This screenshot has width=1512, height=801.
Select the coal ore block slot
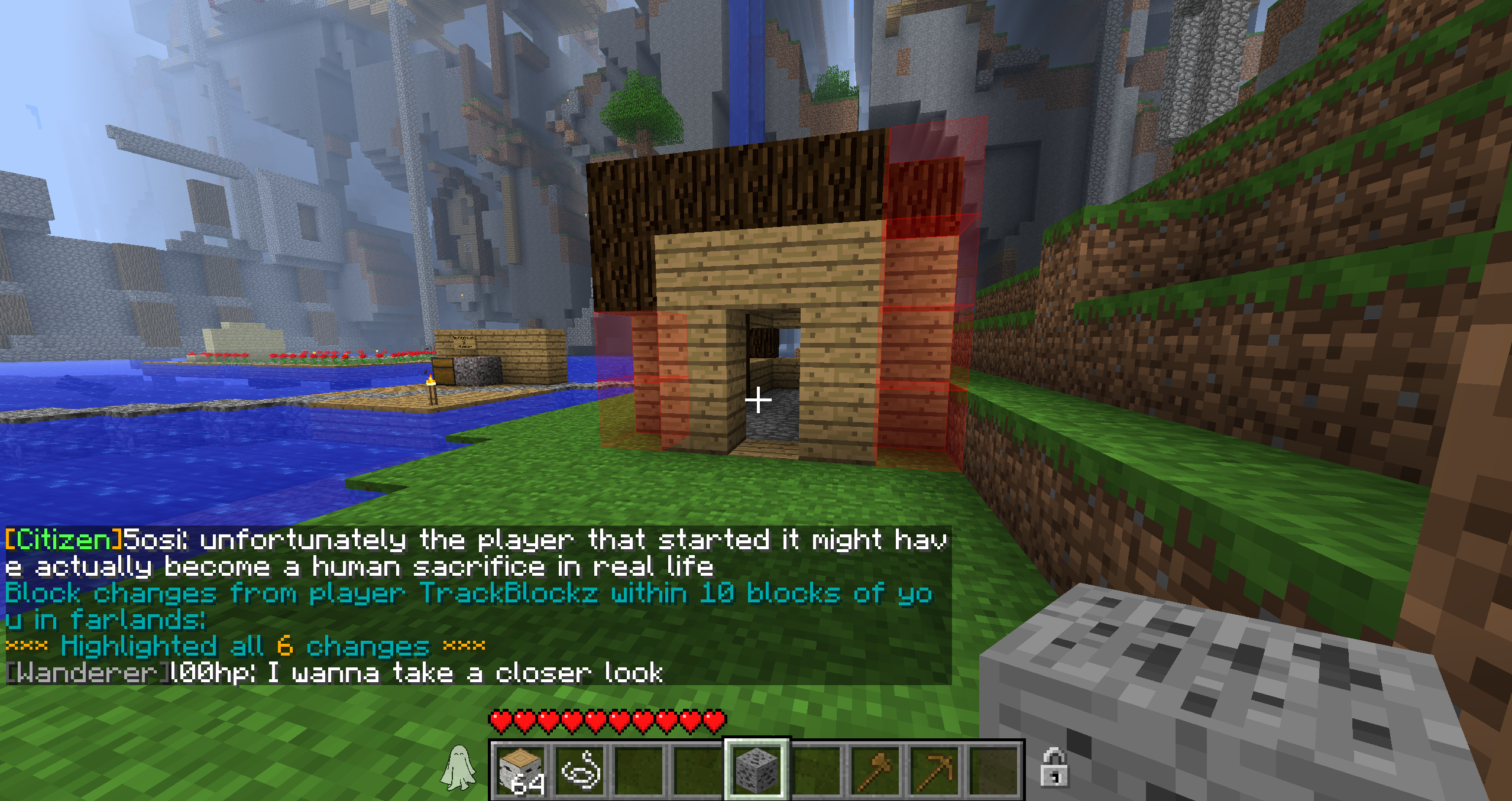pyautogui.click(x=757, y=770)
